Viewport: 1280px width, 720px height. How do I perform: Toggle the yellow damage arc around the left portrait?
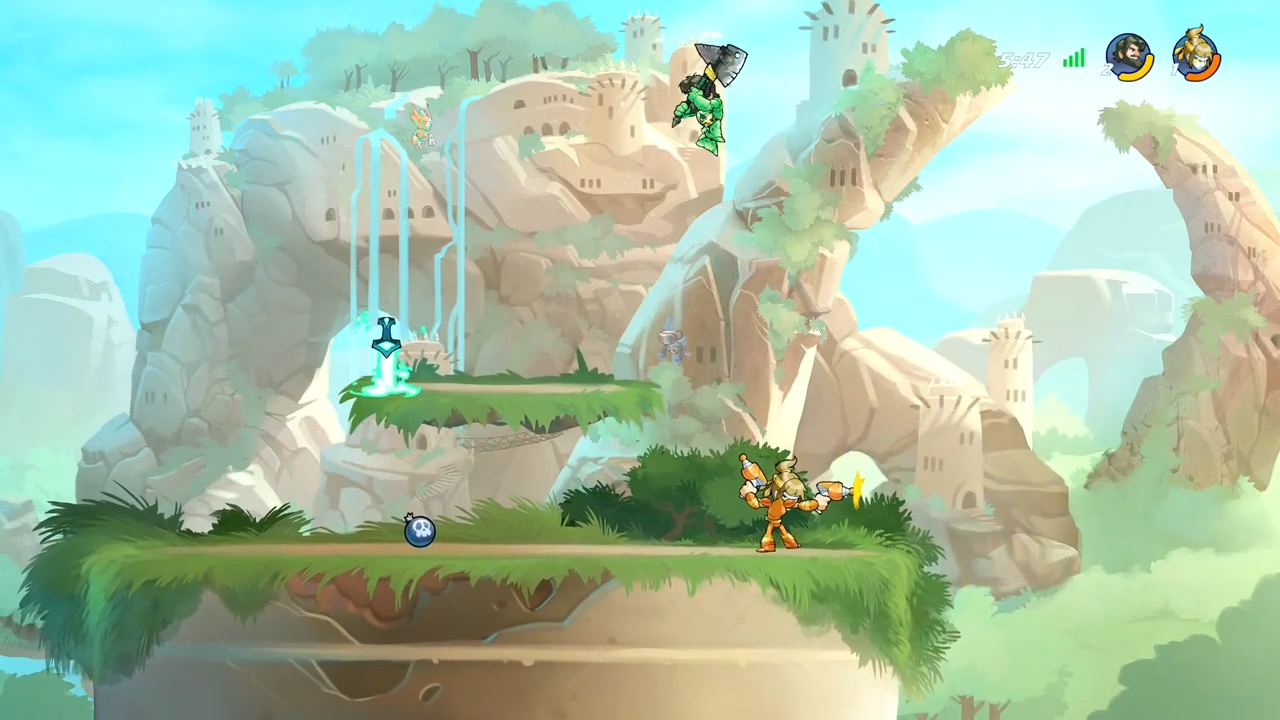coord(1137,77)
